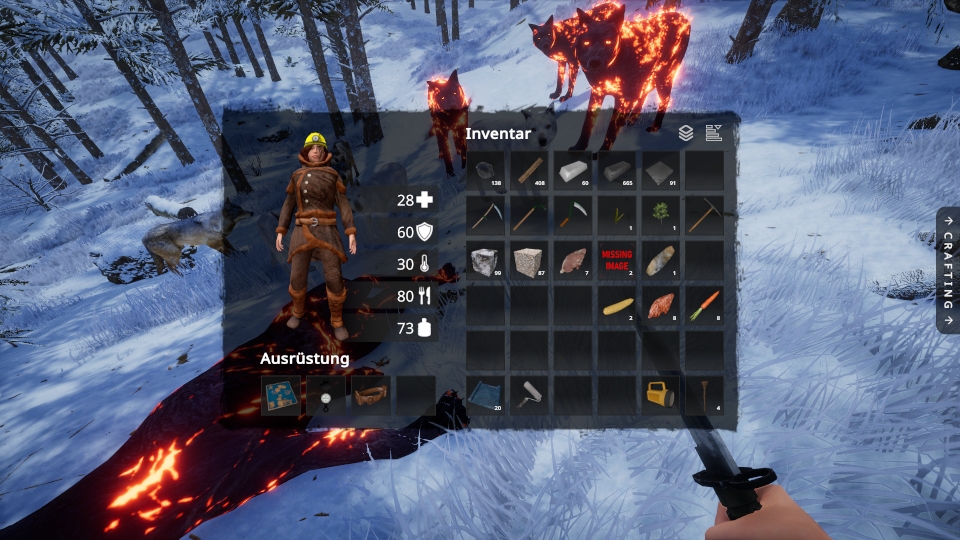The height and width of the screenshot is (540, 960).
Task: Select the equipped compass slot
Action: 326,395
